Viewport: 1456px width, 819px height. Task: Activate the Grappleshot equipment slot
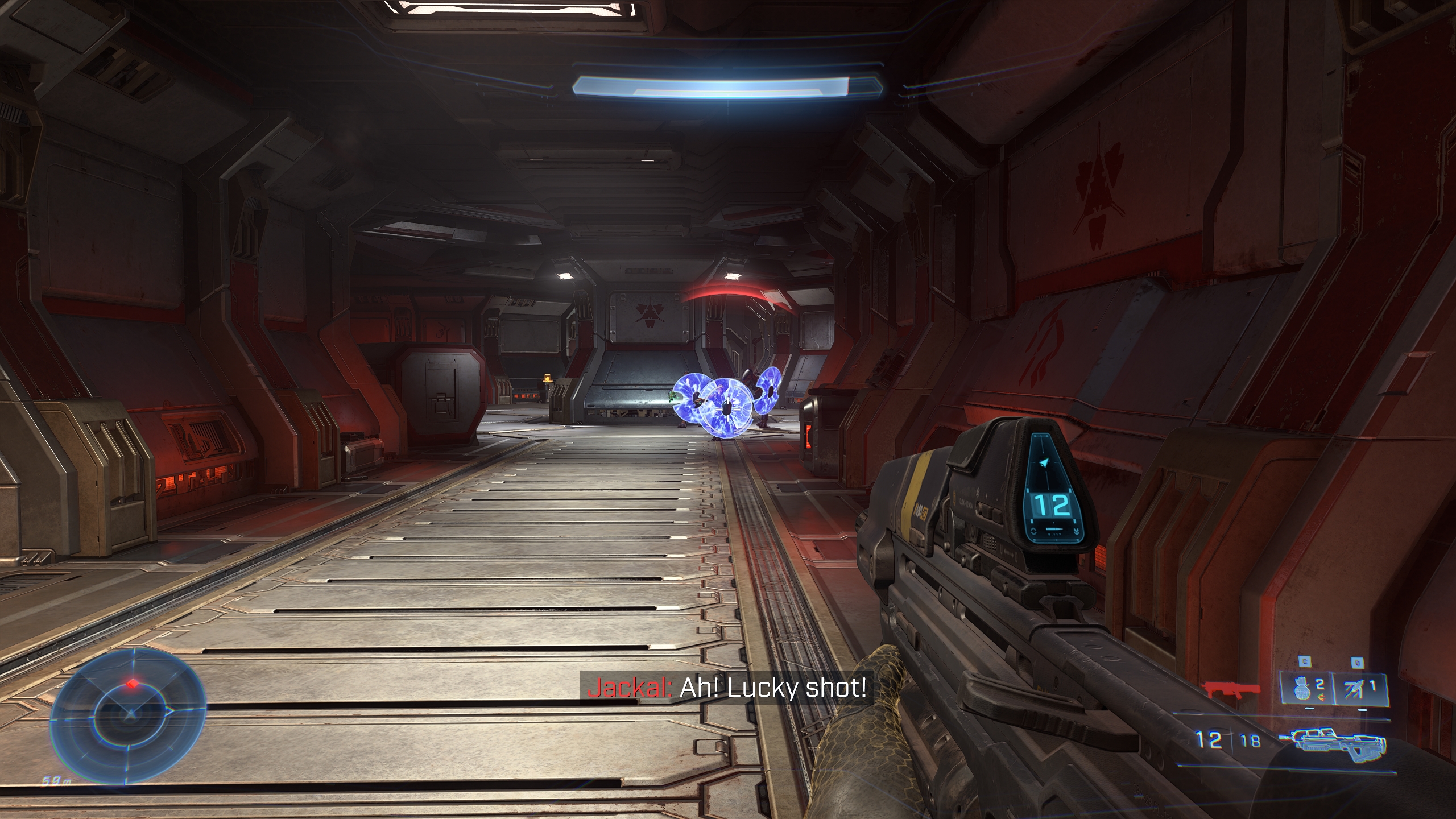coord(1358,689)
